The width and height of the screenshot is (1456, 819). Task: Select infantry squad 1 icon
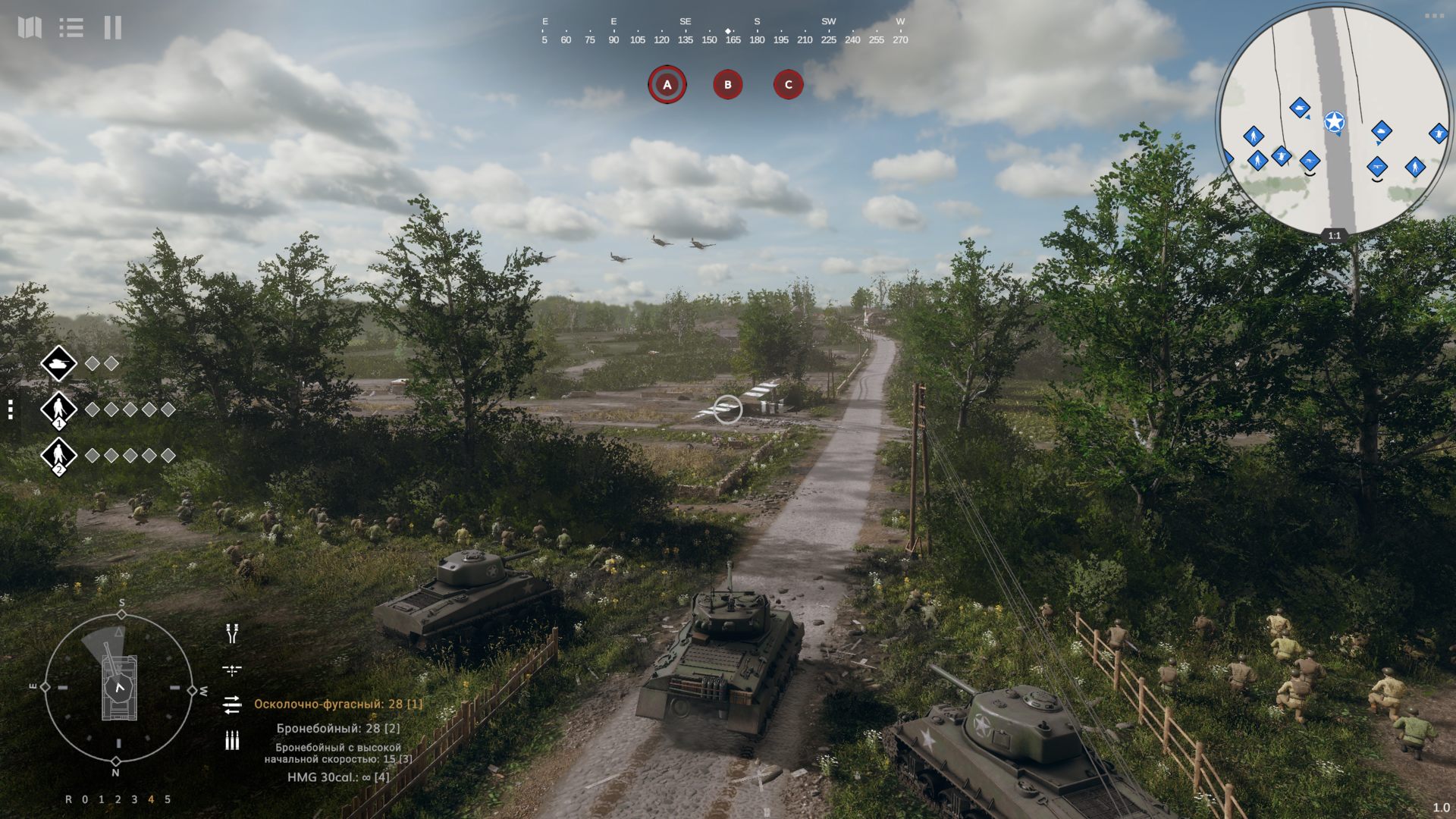tap(58, 409)
